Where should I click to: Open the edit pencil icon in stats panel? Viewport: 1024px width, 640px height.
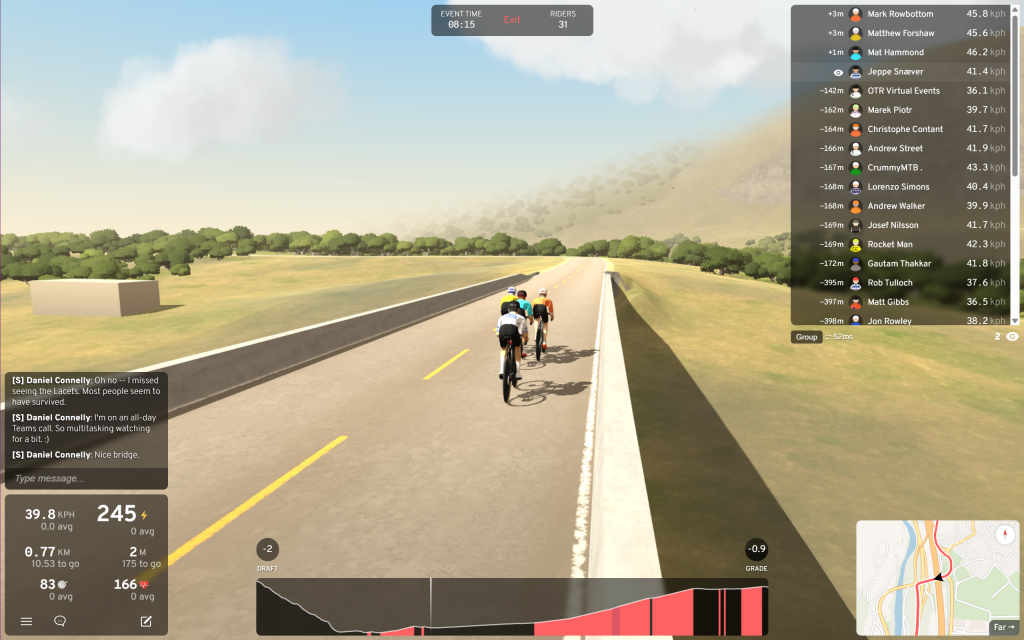(146, 621)
